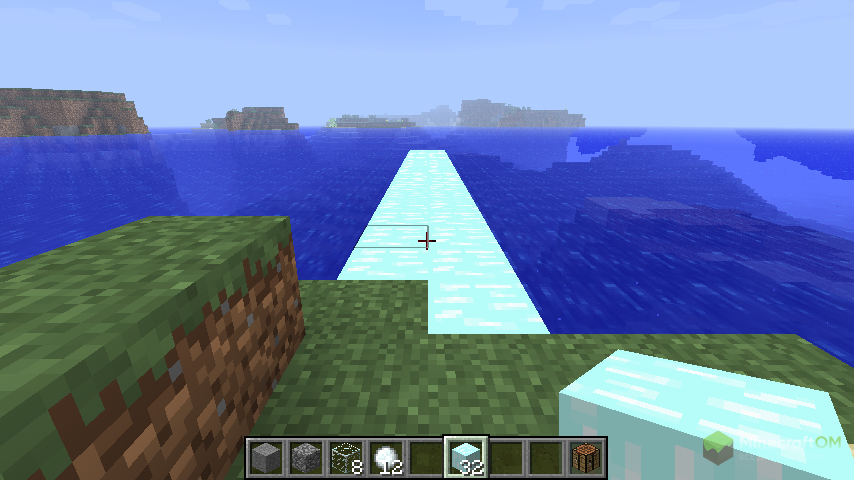Select the cobblestone block hotbar slot
This screenshot has width=854, height=480.
point(305,458)
